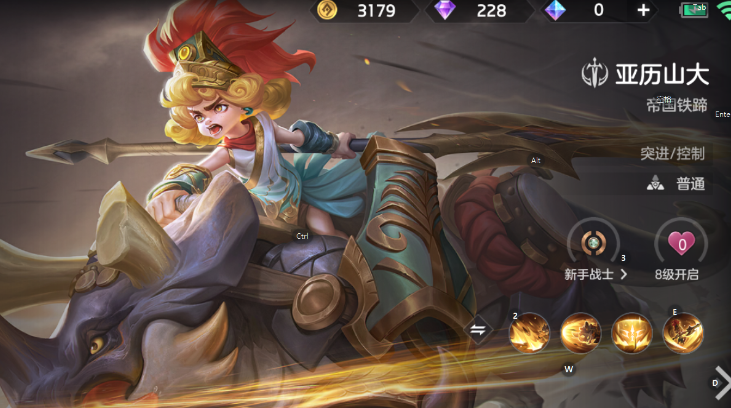The height and width of the screenshot is (408, 731).
Task: Select the blue crystal currency icon
Action: coord(556,11)
